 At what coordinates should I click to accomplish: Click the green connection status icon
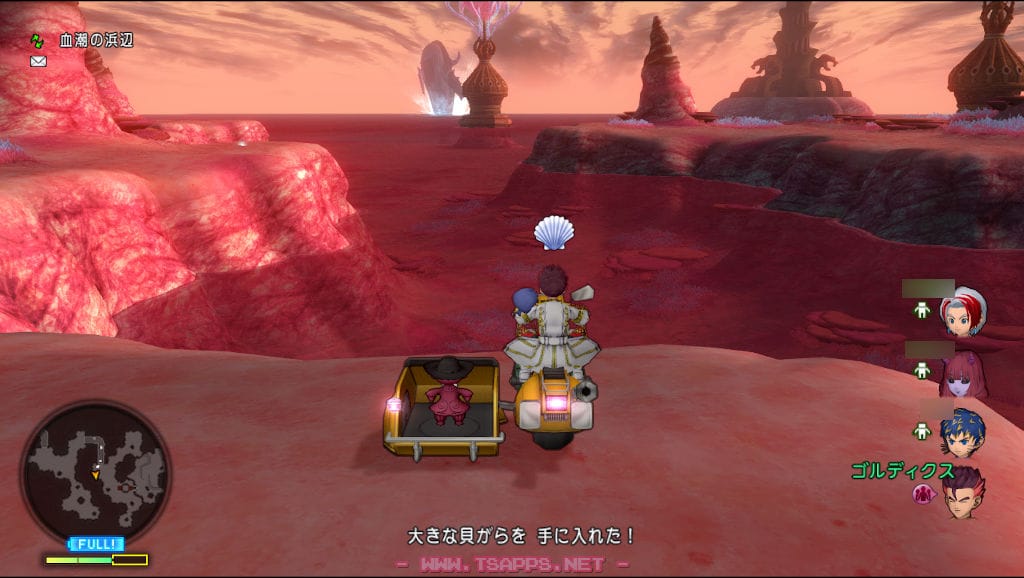pyautogui.click(x=38, y=41)
